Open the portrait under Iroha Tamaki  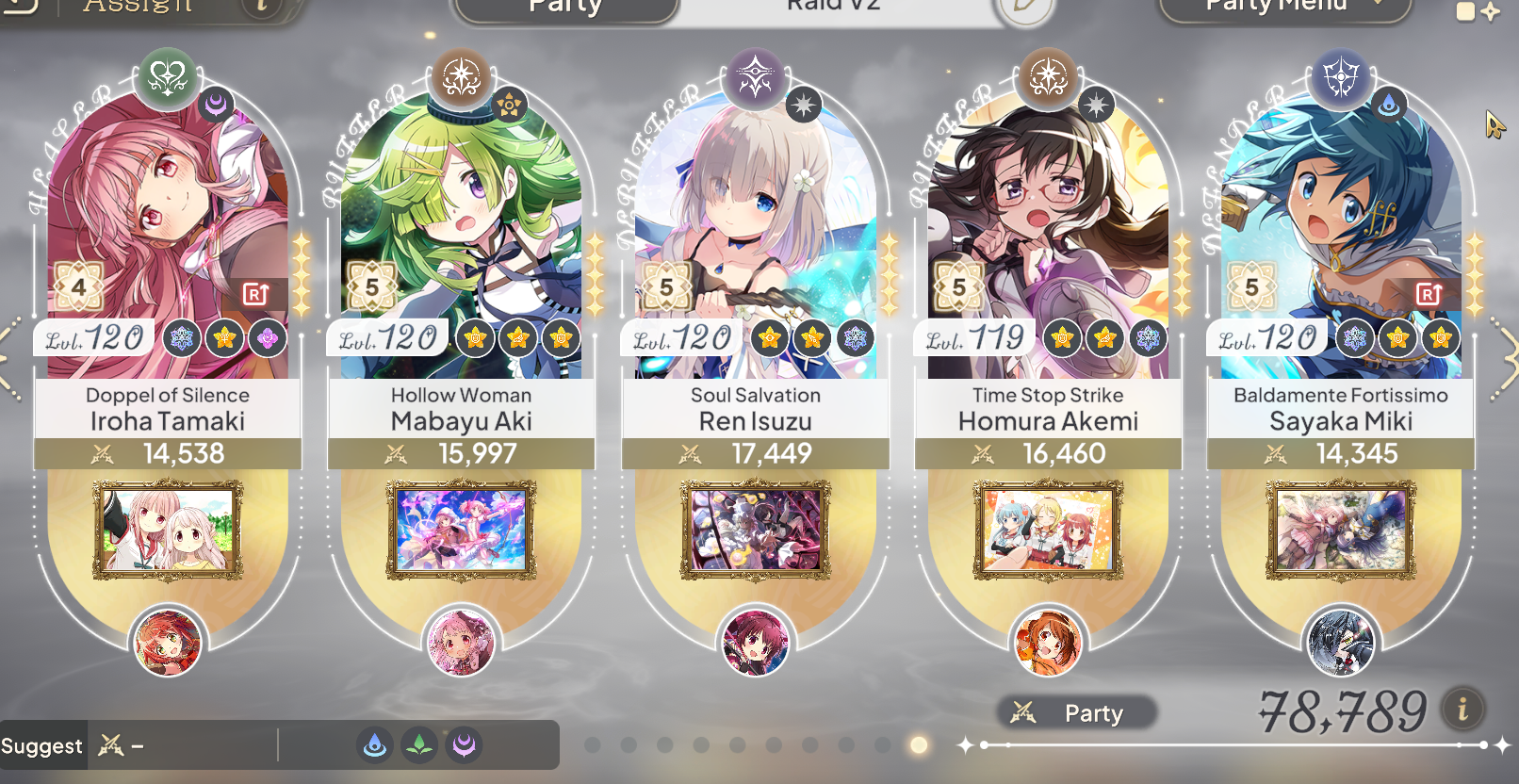tap(168, 530)
